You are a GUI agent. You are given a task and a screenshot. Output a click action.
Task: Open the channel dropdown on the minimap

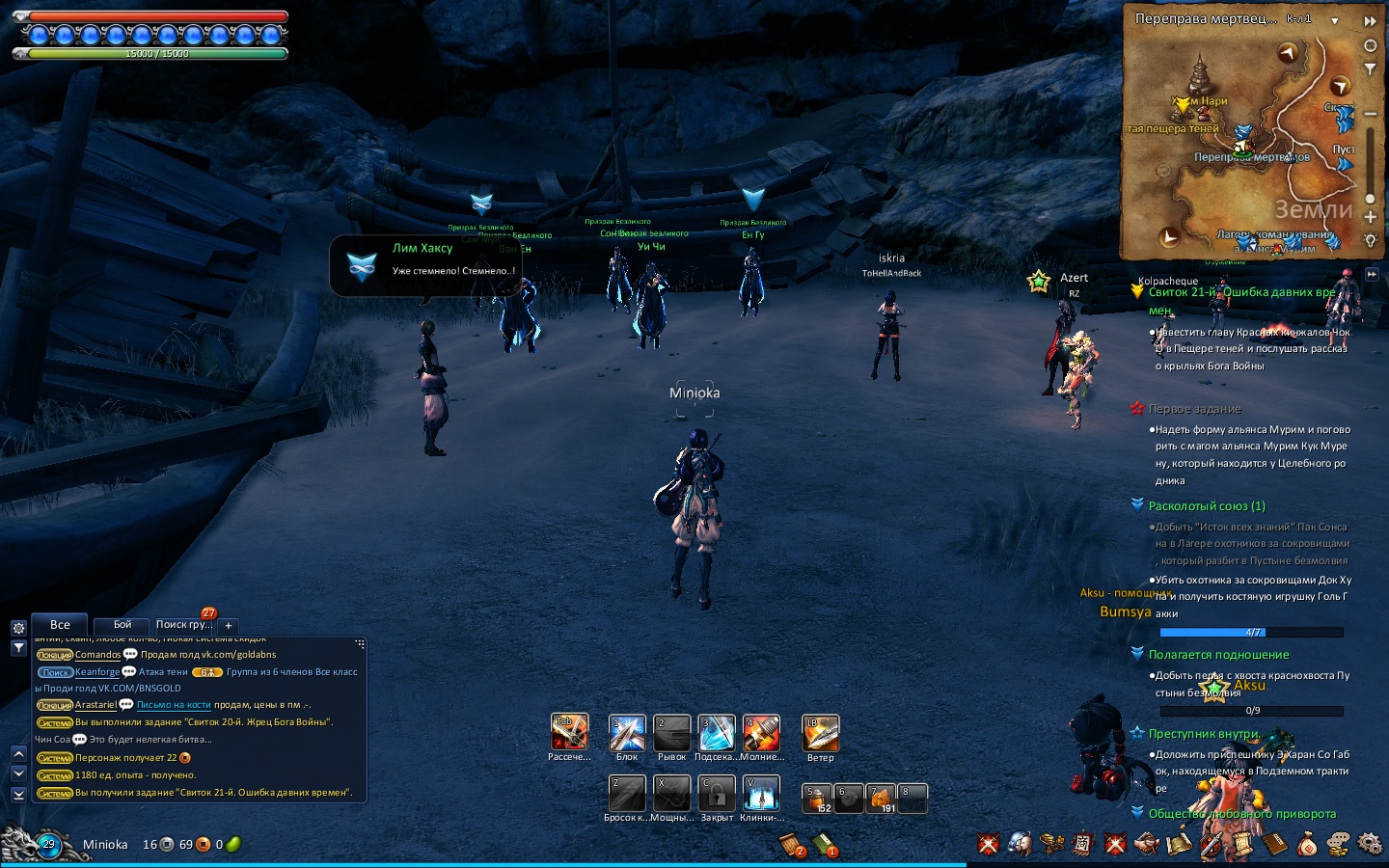tap(1335, 20)
